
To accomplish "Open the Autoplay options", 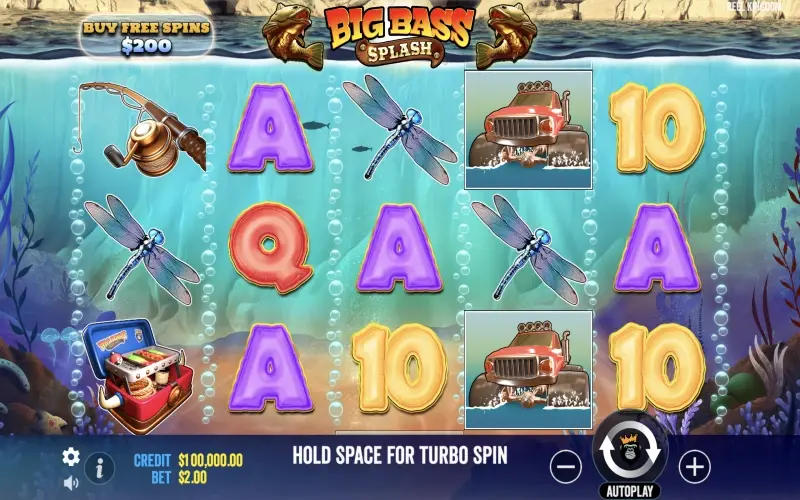I will coord(630,491).
